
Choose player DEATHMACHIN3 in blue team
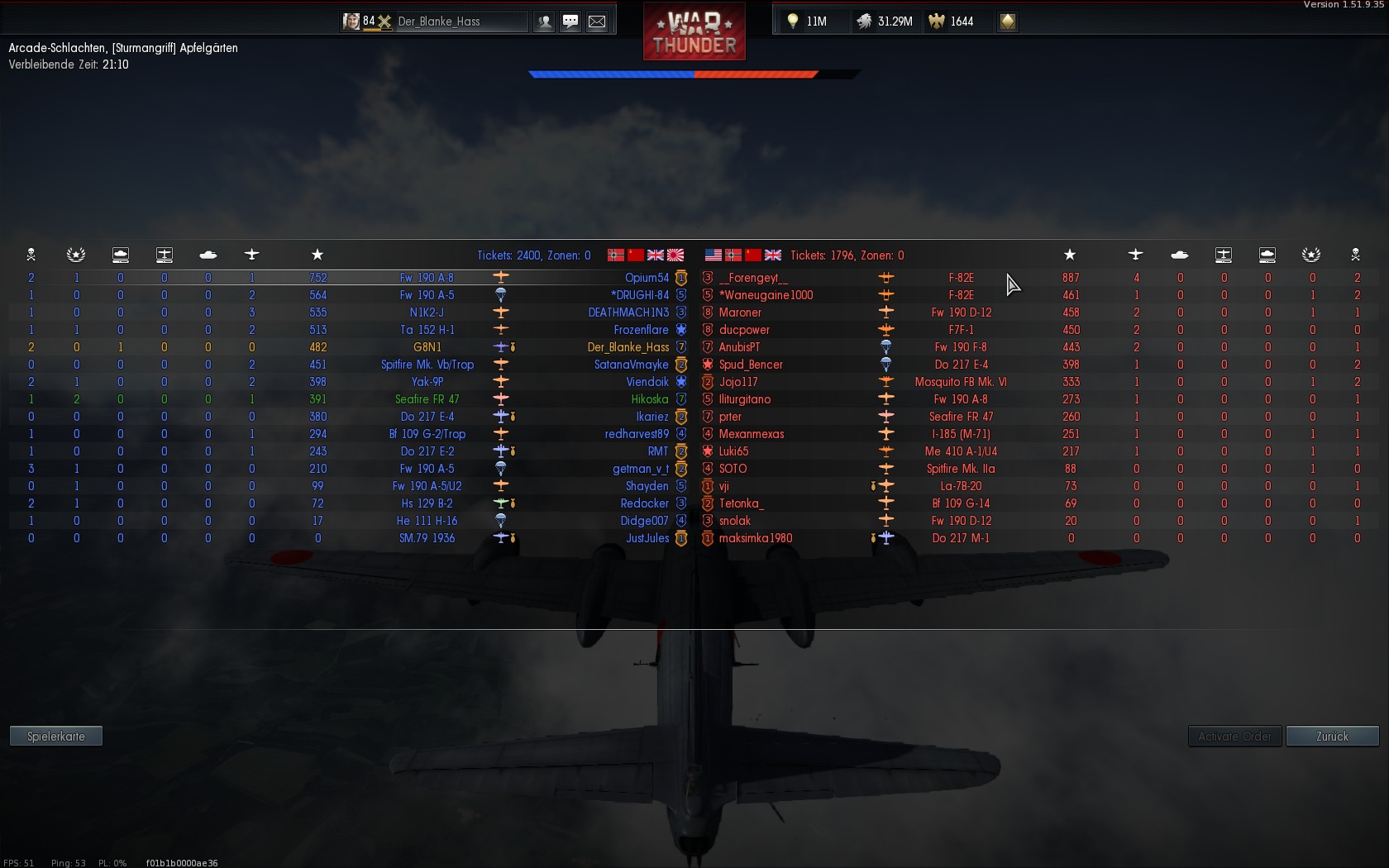(628, 312)
